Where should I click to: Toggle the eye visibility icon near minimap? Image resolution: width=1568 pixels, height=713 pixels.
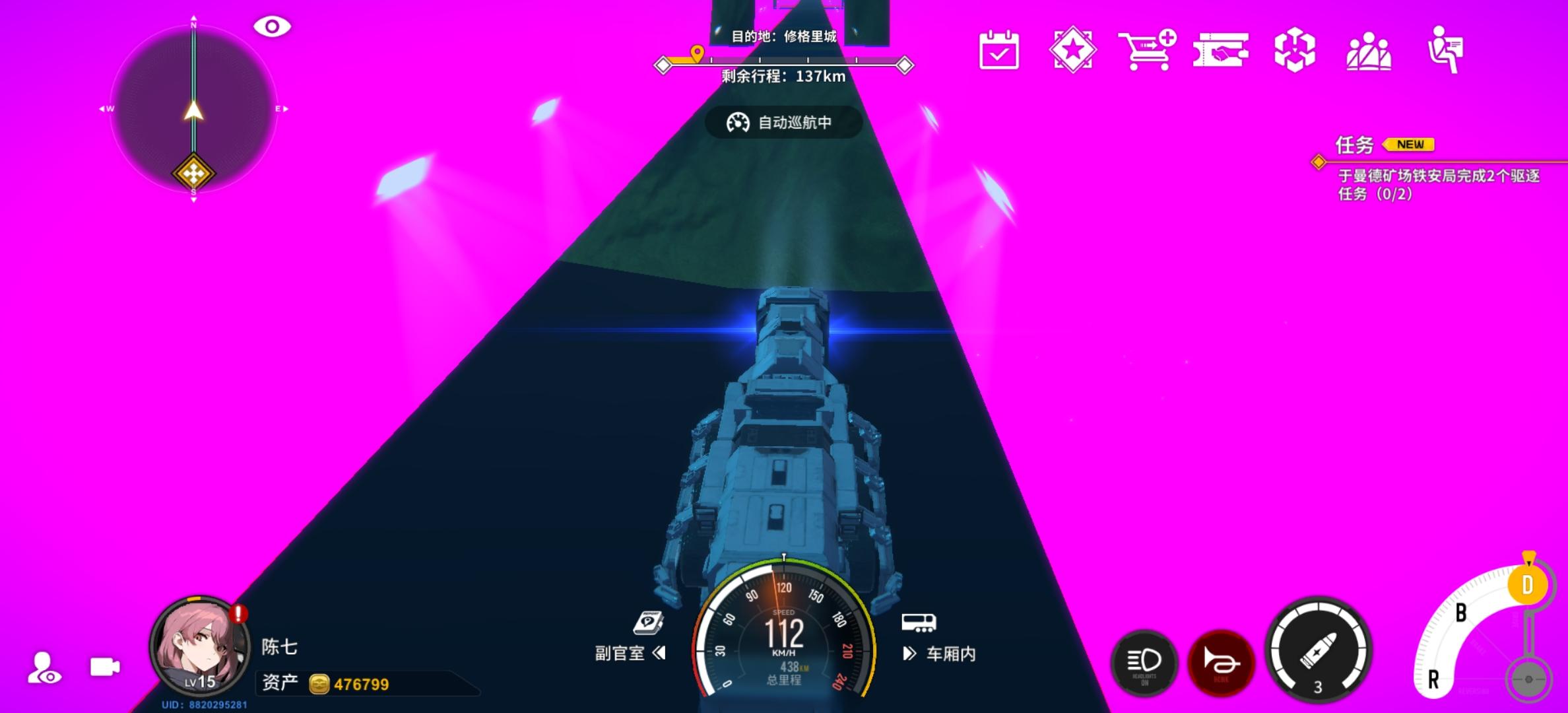(272, 25)
